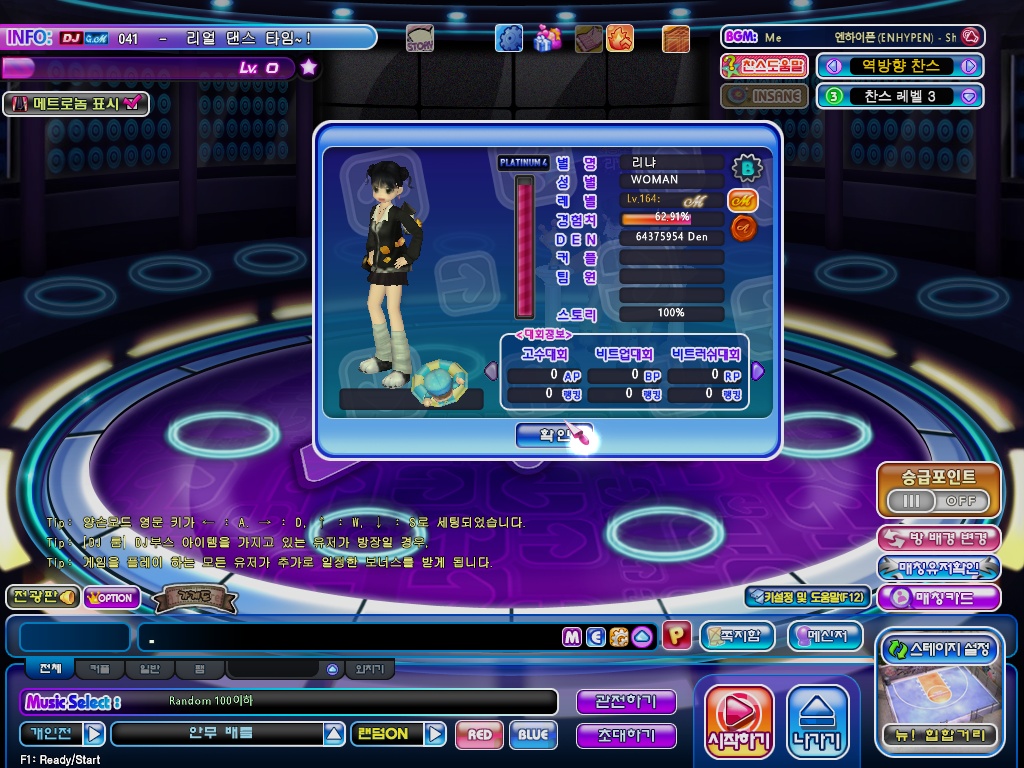
Task: Open the 메신저 messenger
Action: point(824,636)
